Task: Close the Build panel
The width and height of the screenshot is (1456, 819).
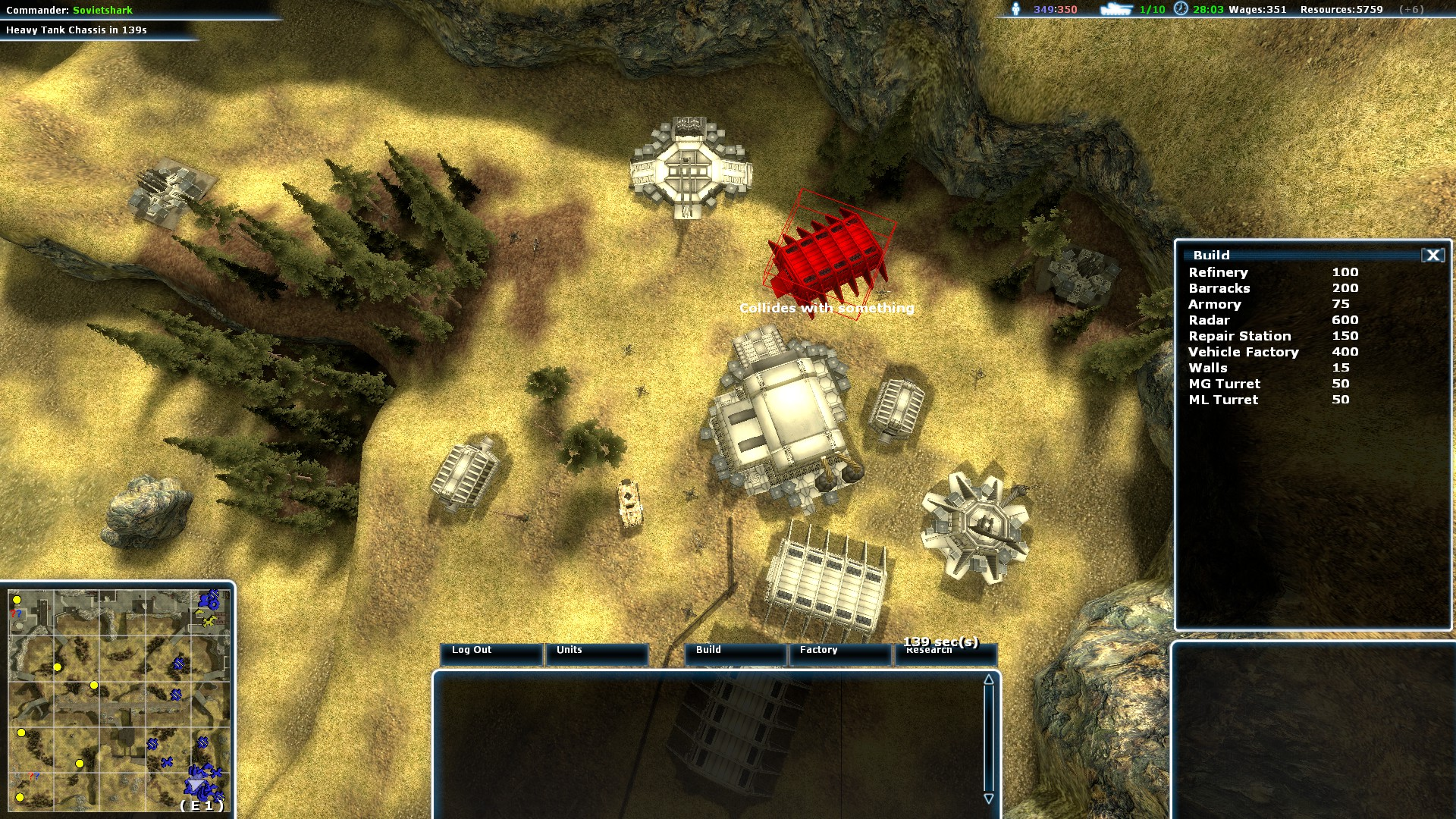Action: tap(1432, 256)
